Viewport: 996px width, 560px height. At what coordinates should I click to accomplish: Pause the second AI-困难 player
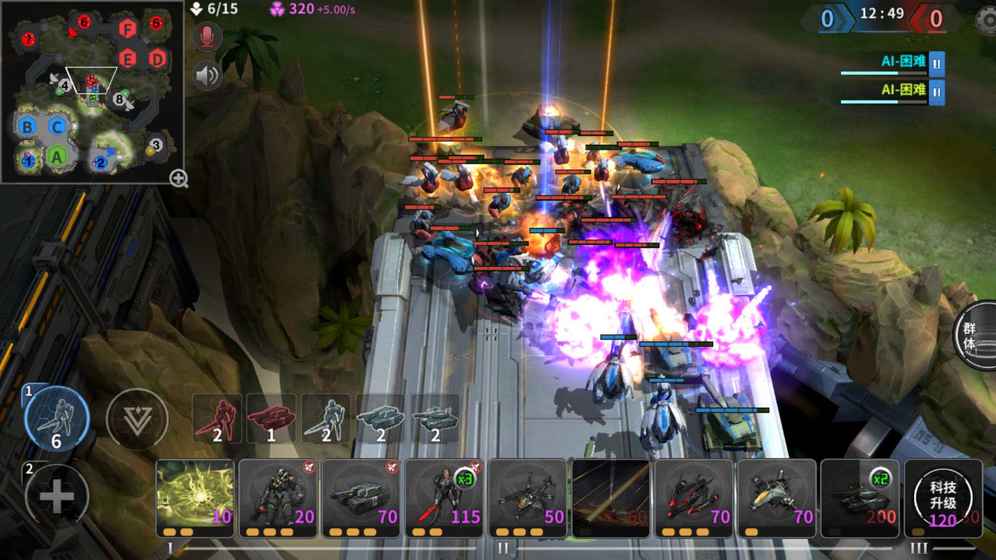(x=937, y=92)
